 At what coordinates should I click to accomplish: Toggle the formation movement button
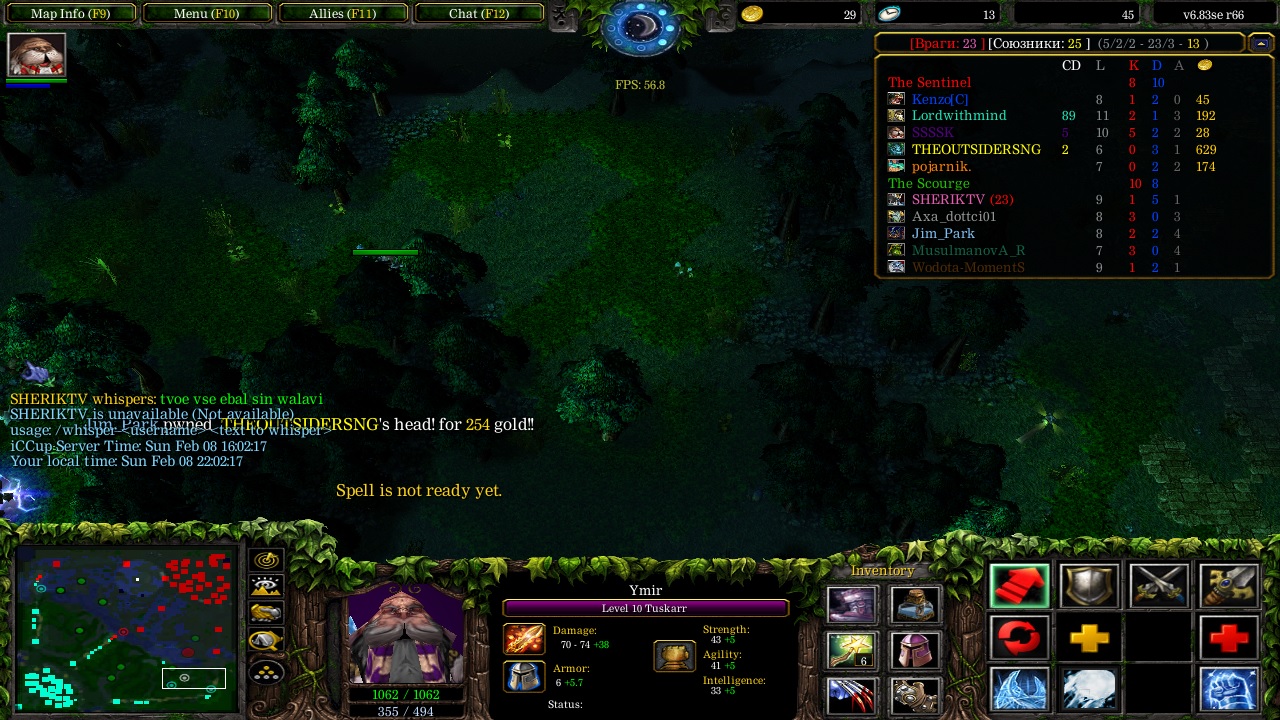[266, 671]
